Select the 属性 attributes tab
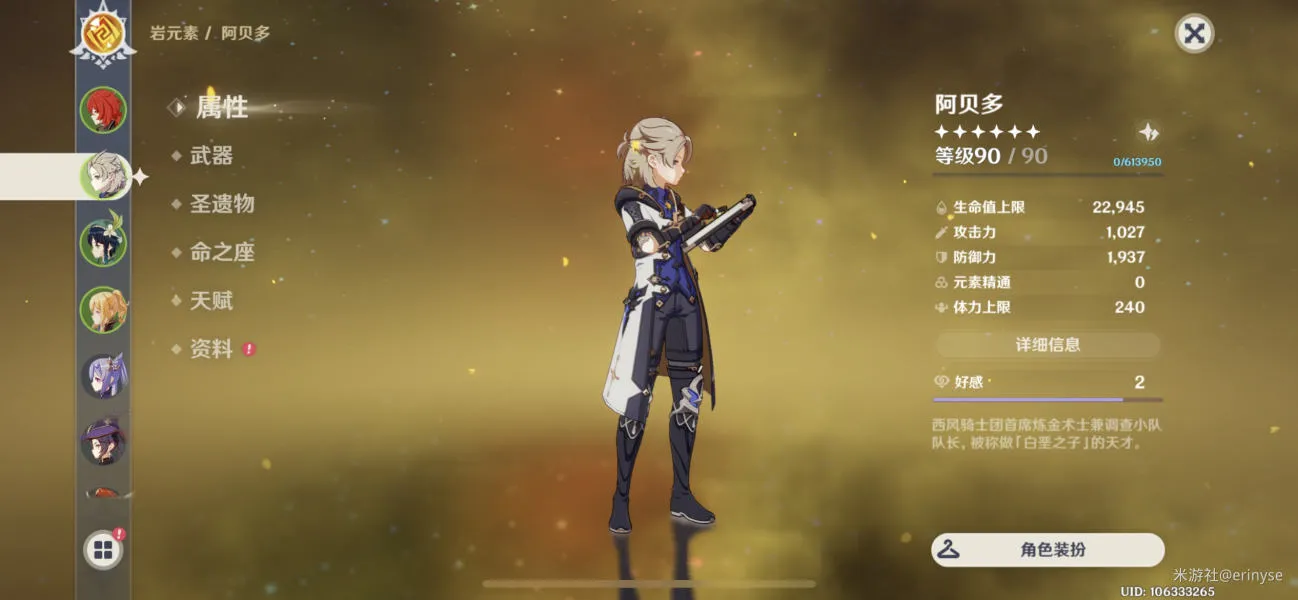This screenshot has width=1298, height=600. [221, 107]
